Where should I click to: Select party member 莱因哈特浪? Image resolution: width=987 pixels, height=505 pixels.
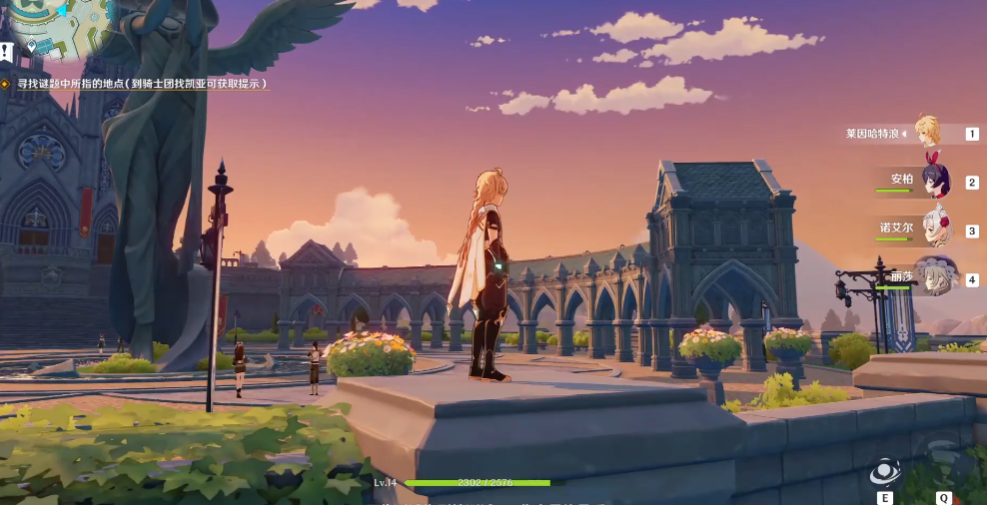click(x=927, y=131)
